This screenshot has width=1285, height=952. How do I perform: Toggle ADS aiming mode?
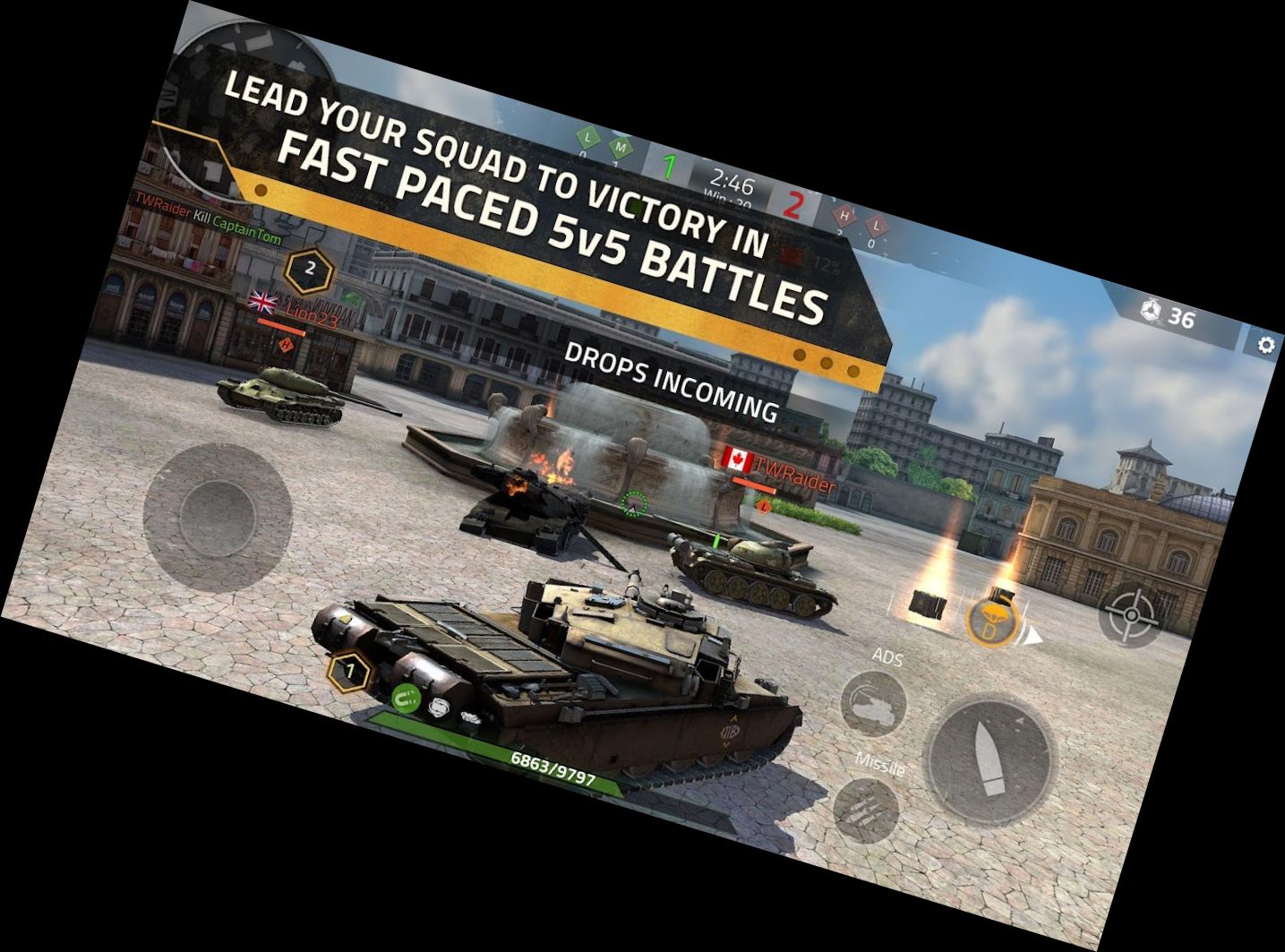pos(873,702)
